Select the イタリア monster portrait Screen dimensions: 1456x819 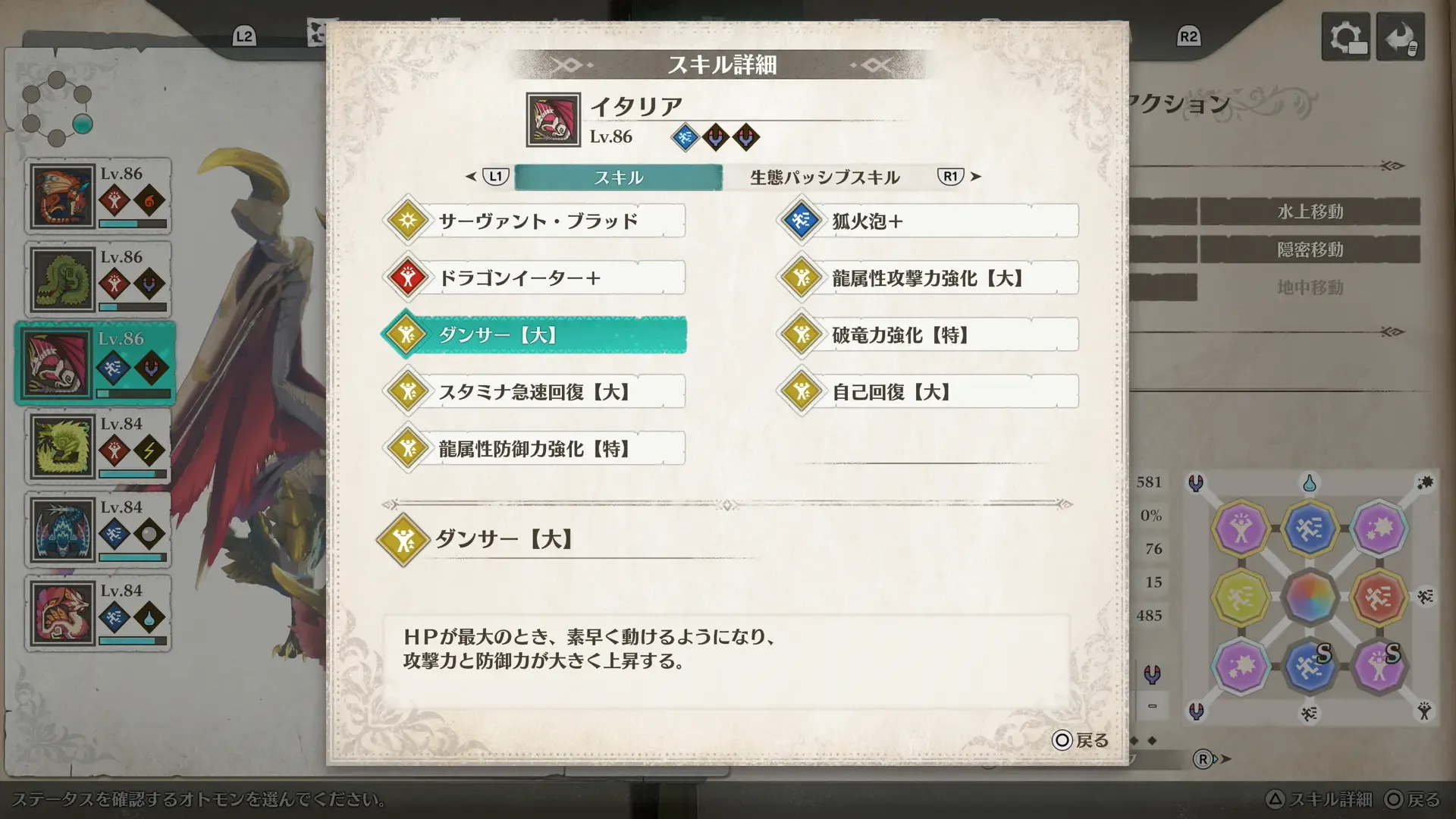553,118
